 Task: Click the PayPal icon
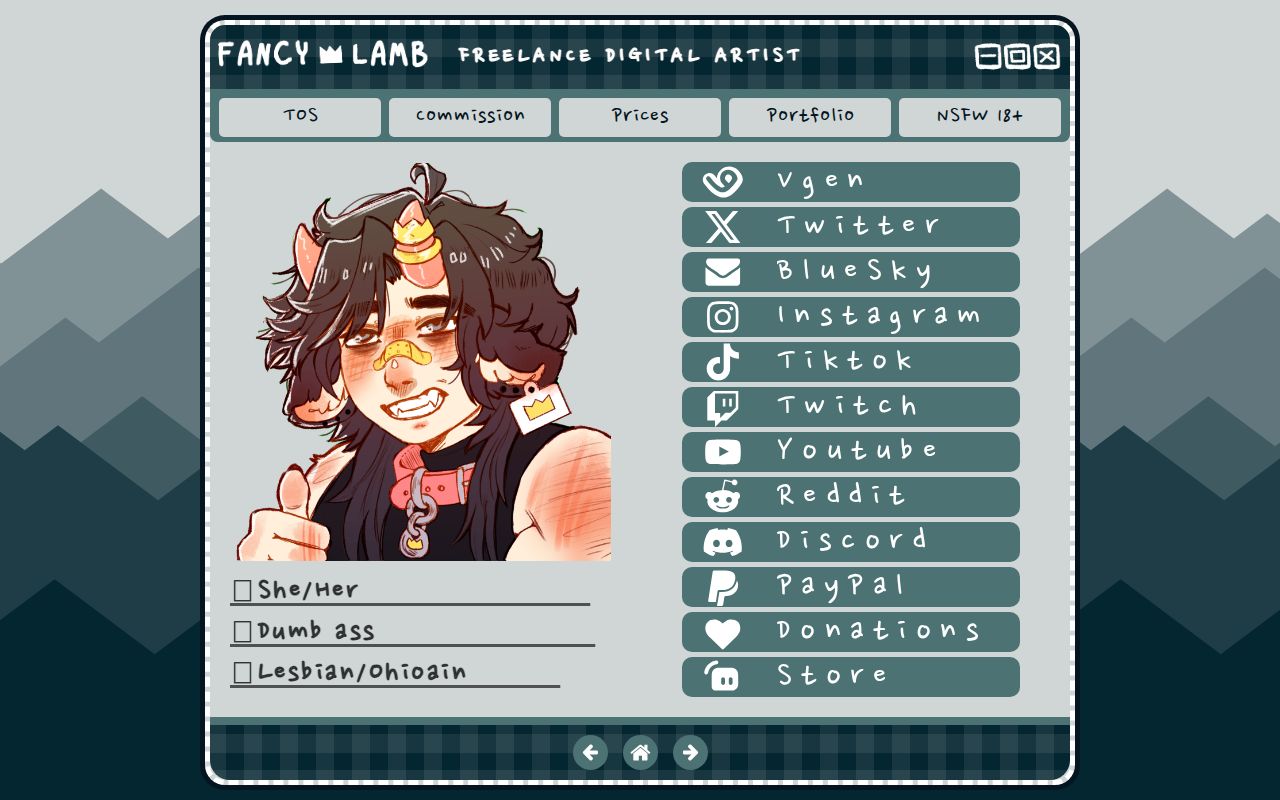click(723, 586)
